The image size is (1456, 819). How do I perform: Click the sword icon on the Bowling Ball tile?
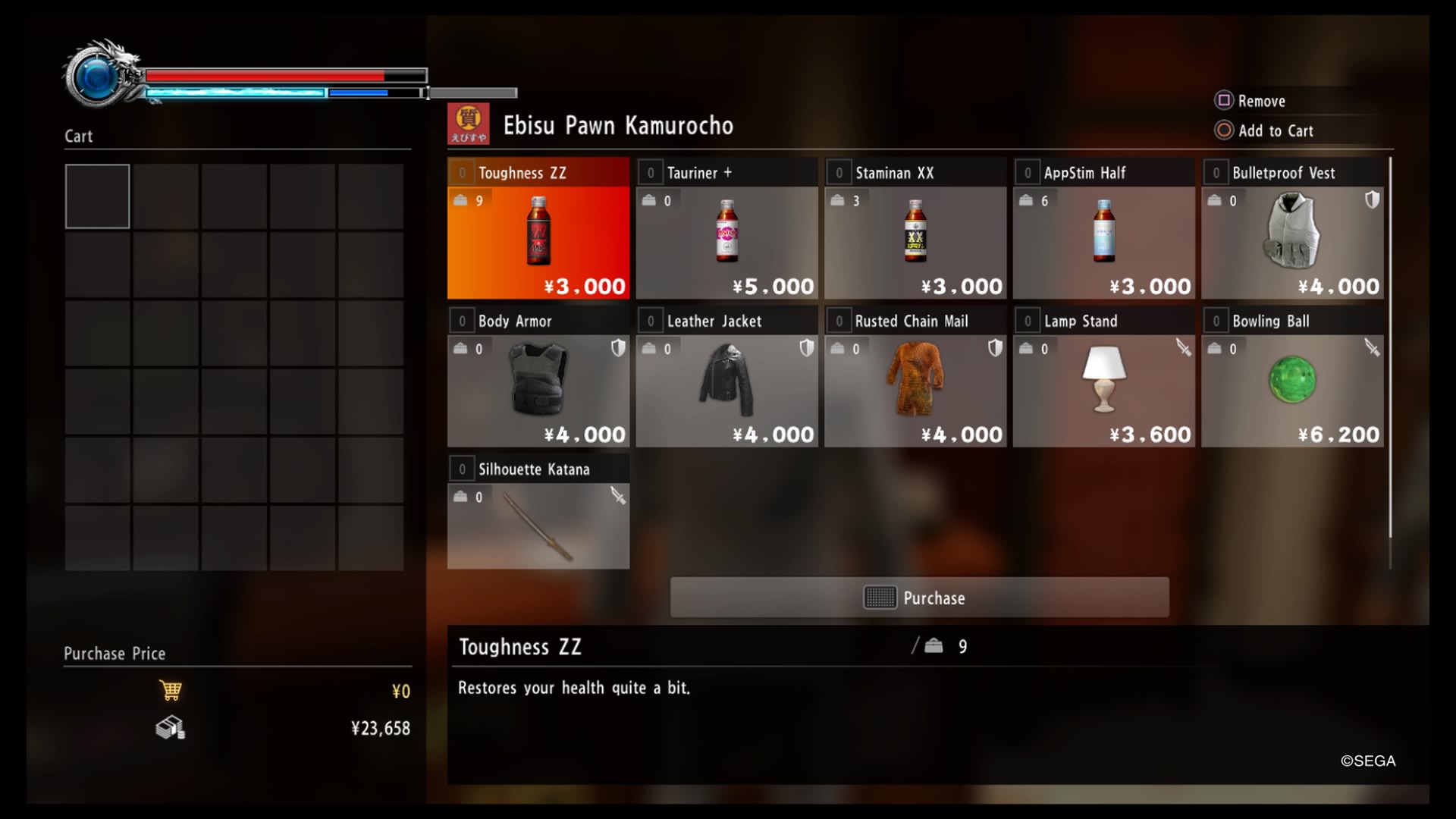tap(1372, 348)
